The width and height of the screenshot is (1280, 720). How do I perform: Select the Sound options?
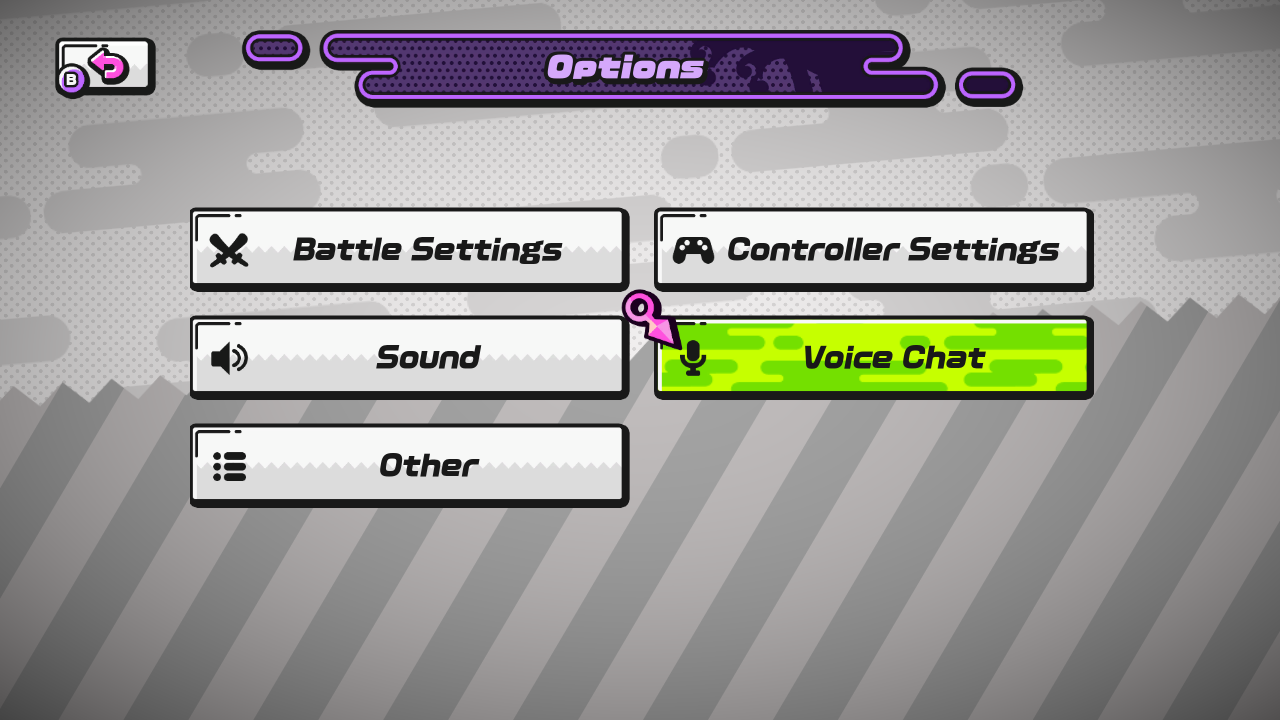[408, 357]
